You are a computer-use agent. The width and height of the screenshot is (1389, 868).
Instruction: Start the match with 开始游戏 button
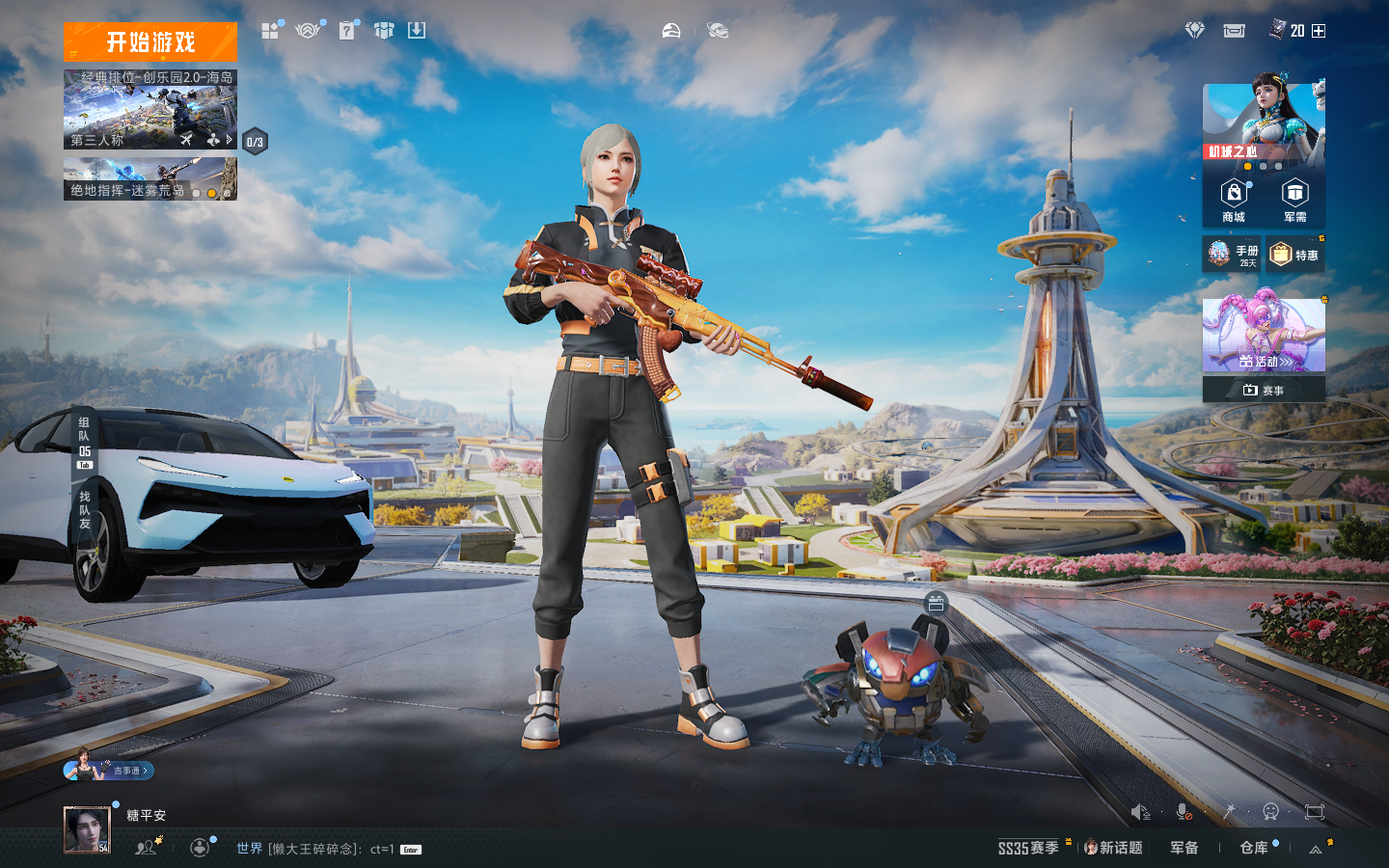(150, 42)
